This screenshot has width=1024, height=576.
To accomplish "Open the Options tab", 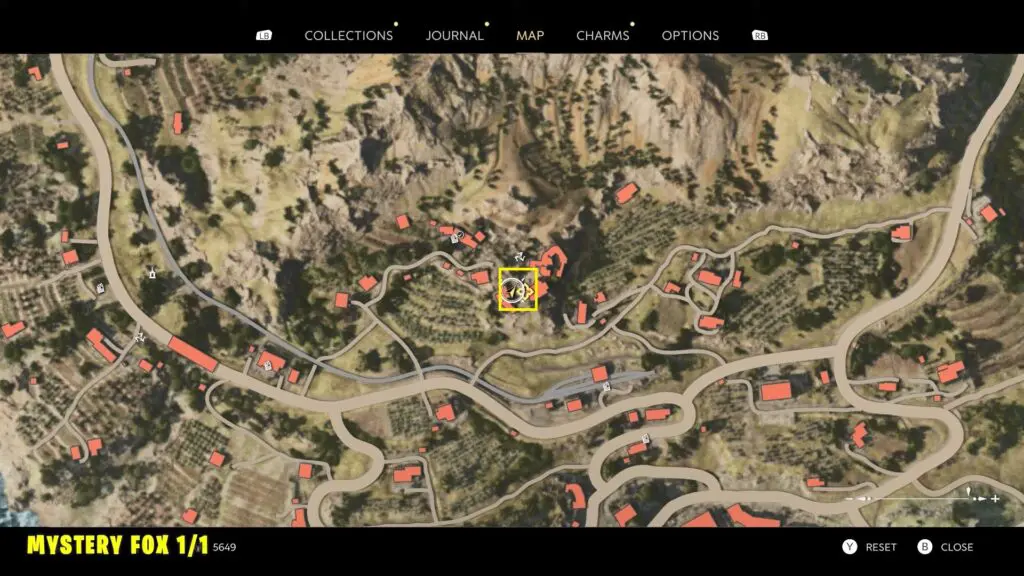I will (x=690, y=35).
